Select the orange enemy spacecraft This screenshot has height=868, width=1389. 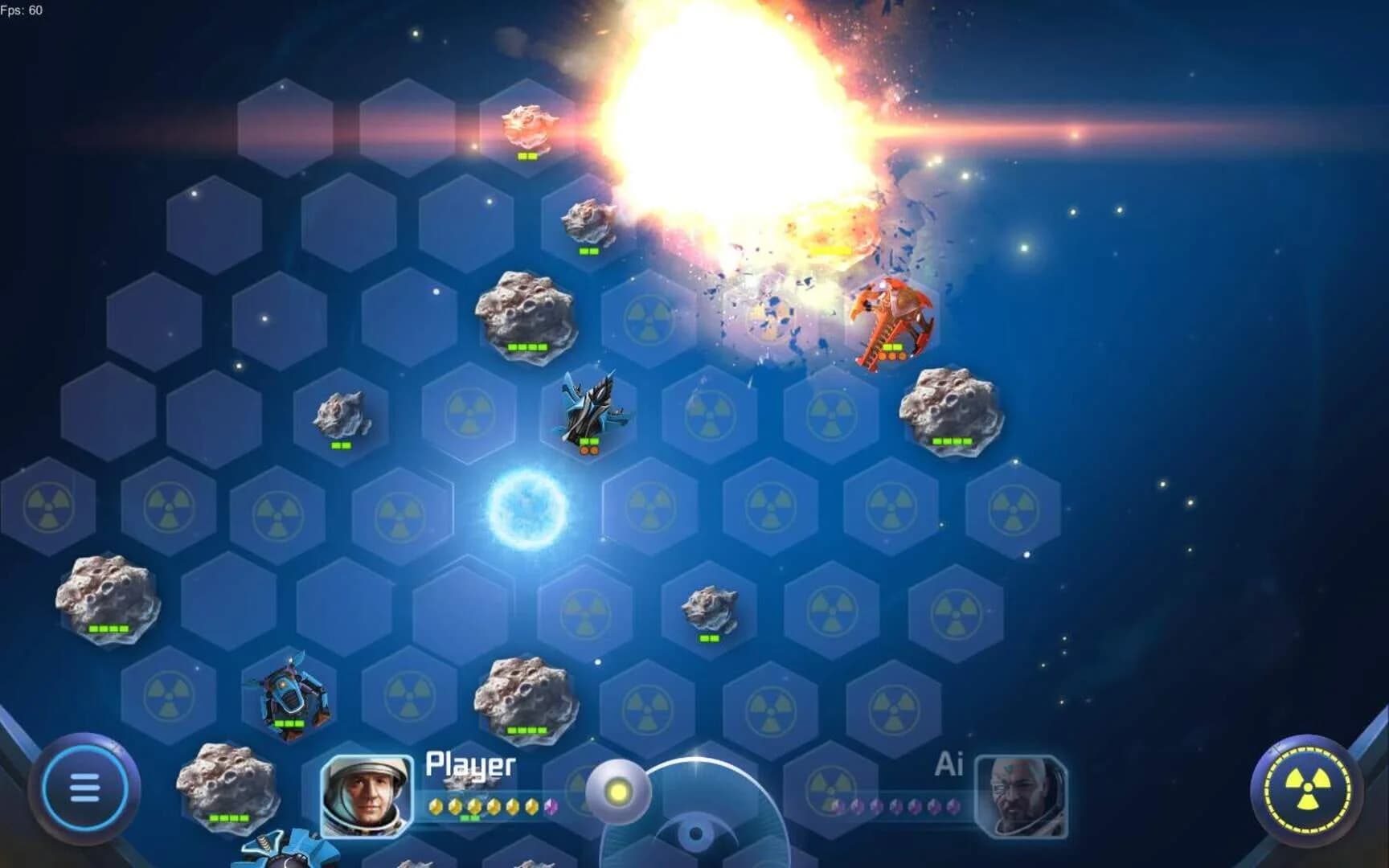892,321
